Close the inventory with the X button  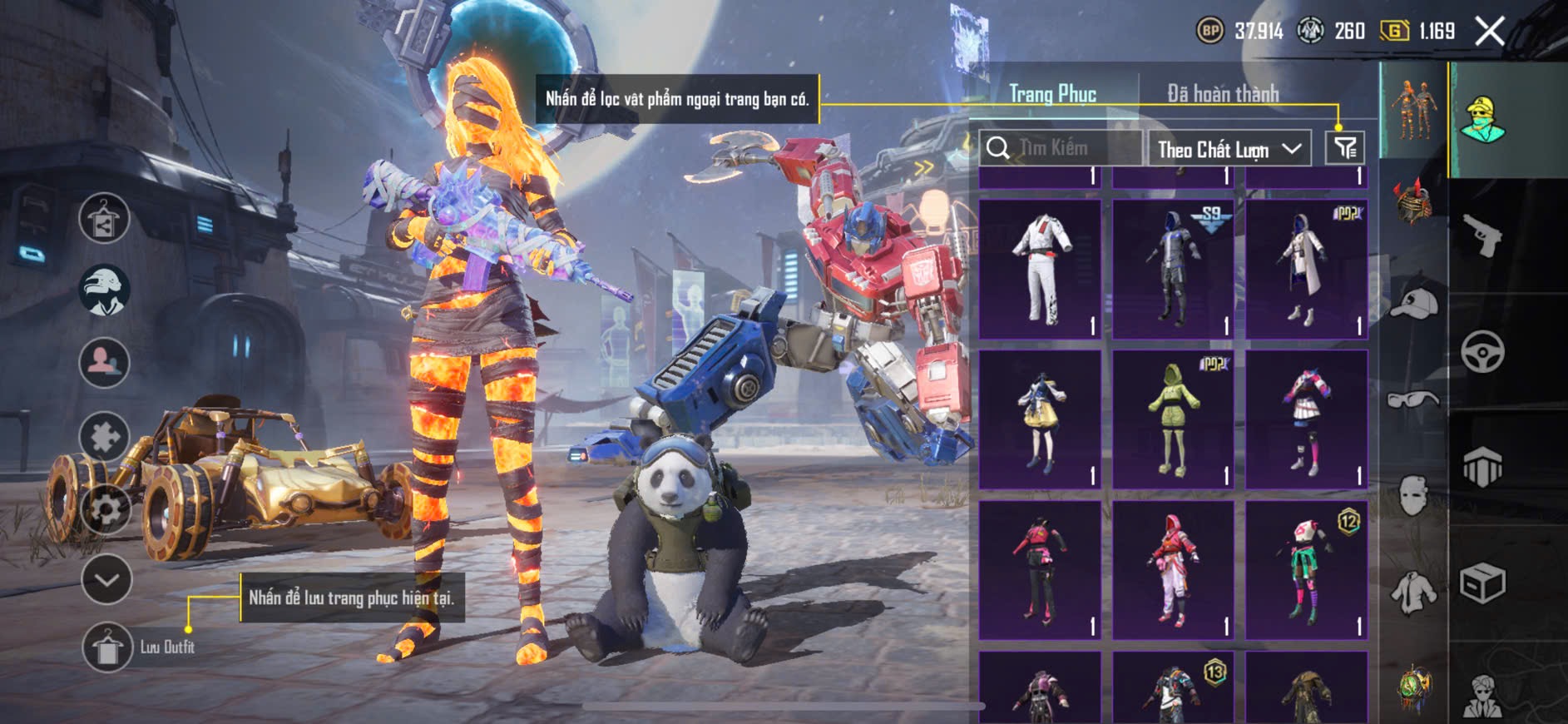[1490, 32]
